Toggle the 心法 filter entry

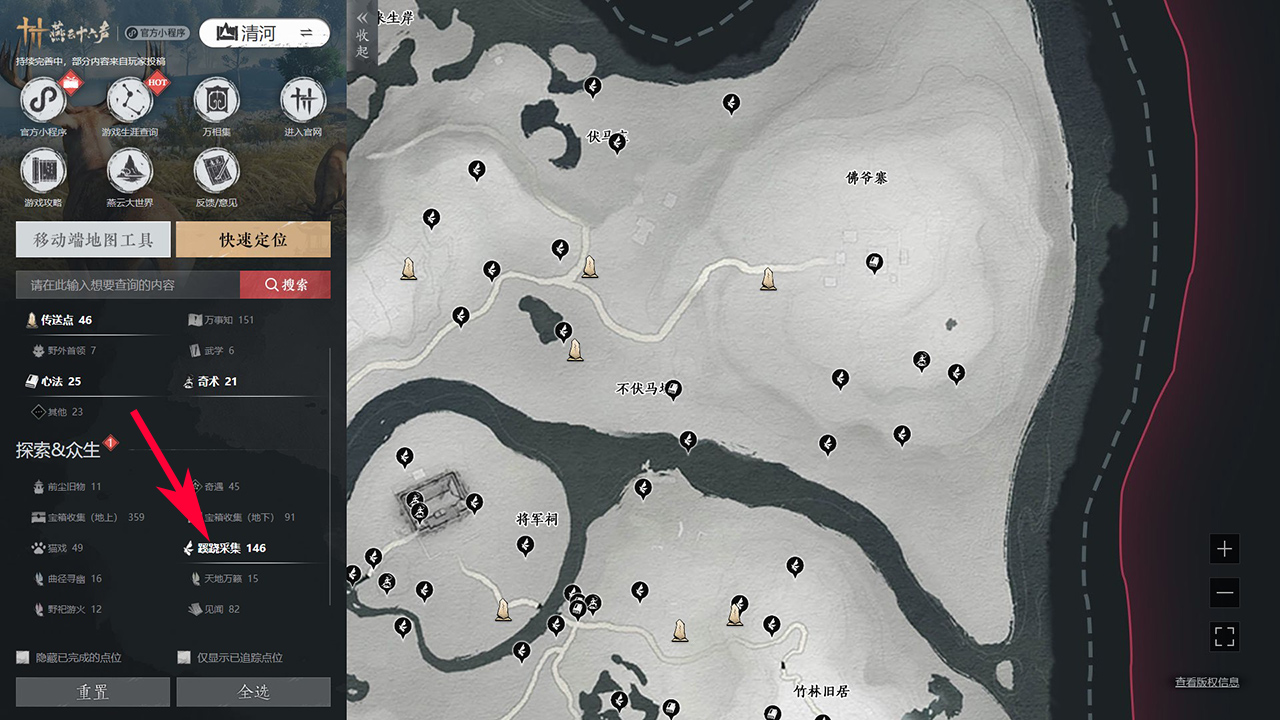click(x=55, y=381)
